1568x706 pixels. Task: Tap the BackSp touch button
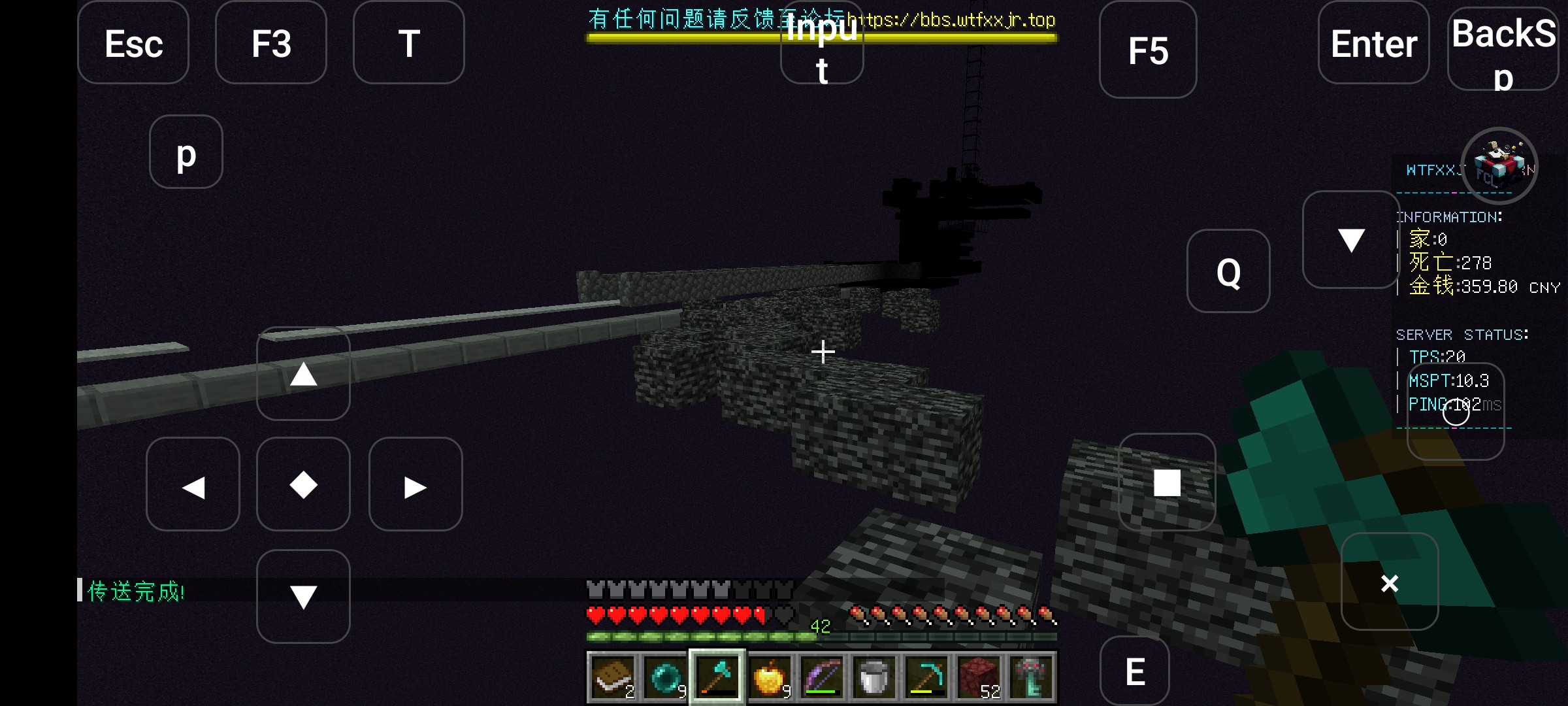click(1503, 47)
